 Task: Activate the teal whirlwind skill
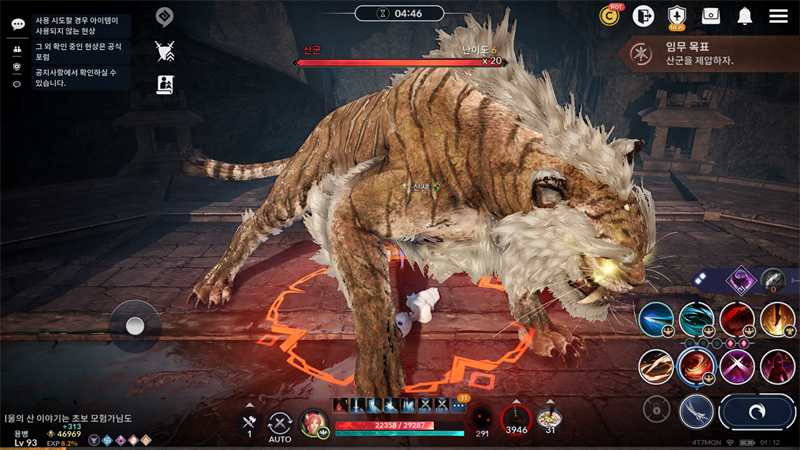click(x=696, y=320)
